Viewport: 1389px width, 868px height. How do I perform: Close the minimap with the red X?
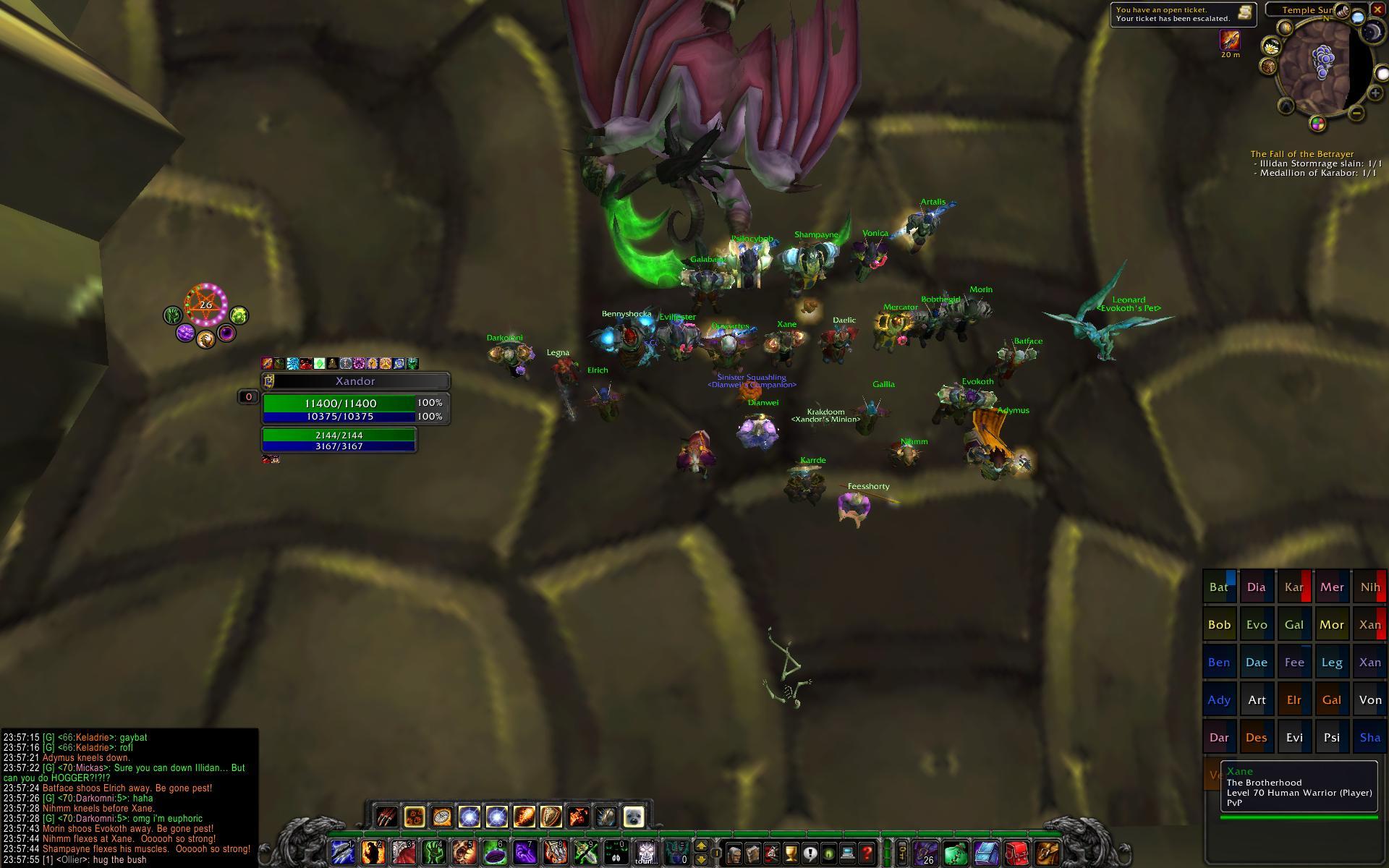coord(1377,9)
